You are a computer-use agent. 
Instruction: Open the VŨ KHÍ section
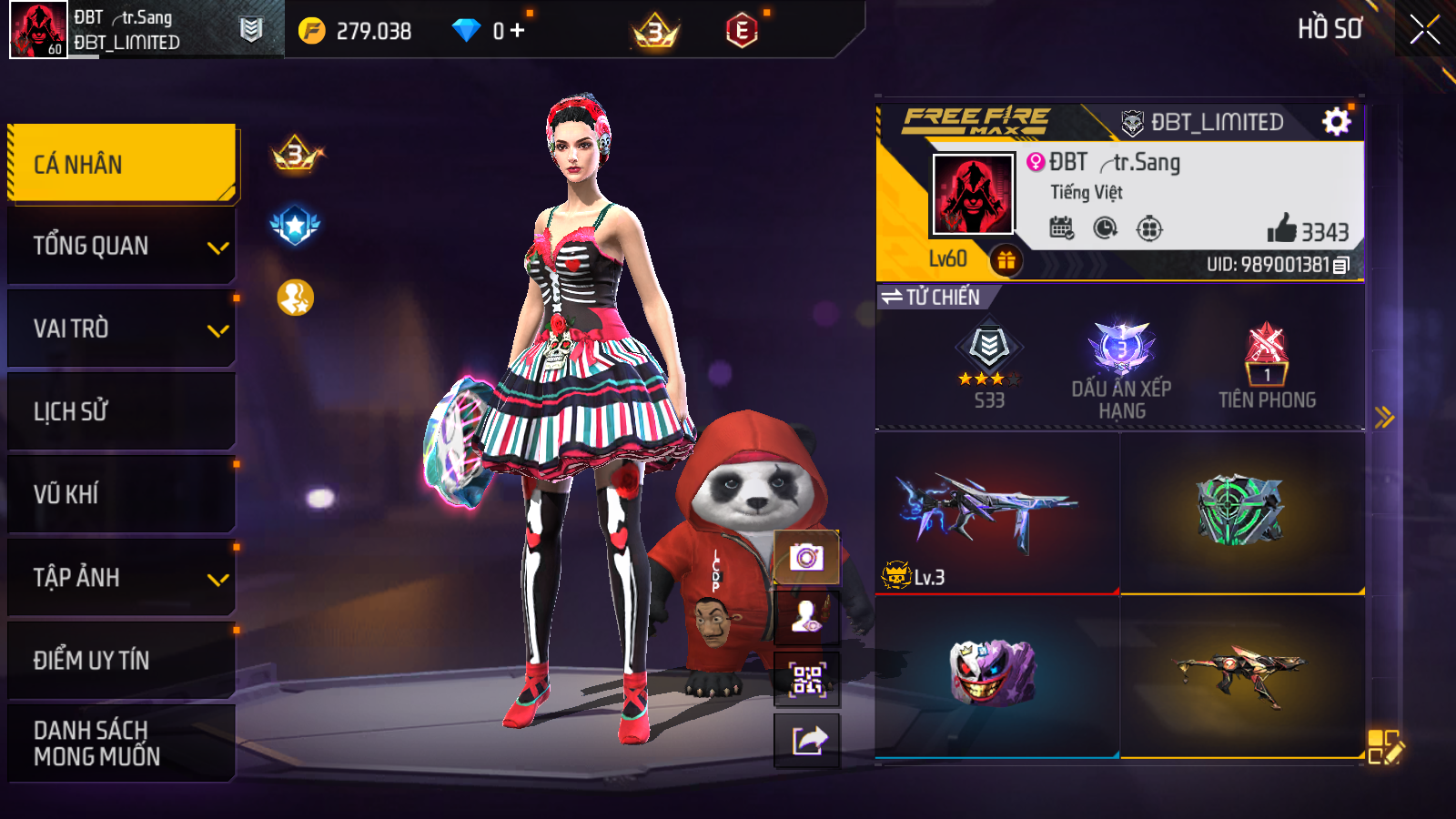[122, 494]
